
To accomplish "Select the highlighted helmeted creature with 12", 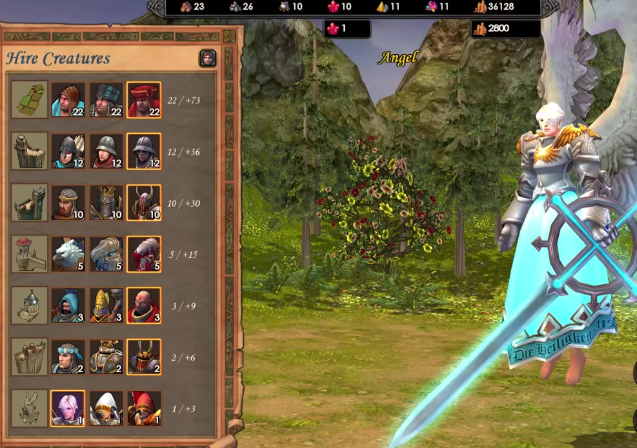I will pyautogui.click(x=144, y=151).
